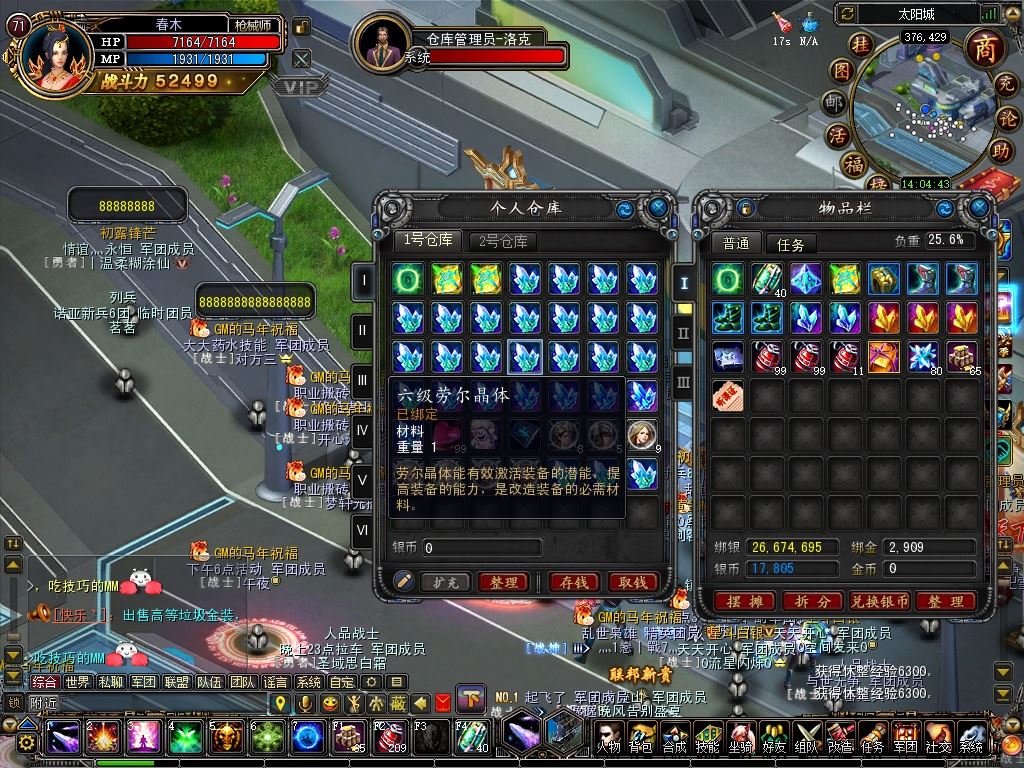Click the smiley emoji chat button

330,703
